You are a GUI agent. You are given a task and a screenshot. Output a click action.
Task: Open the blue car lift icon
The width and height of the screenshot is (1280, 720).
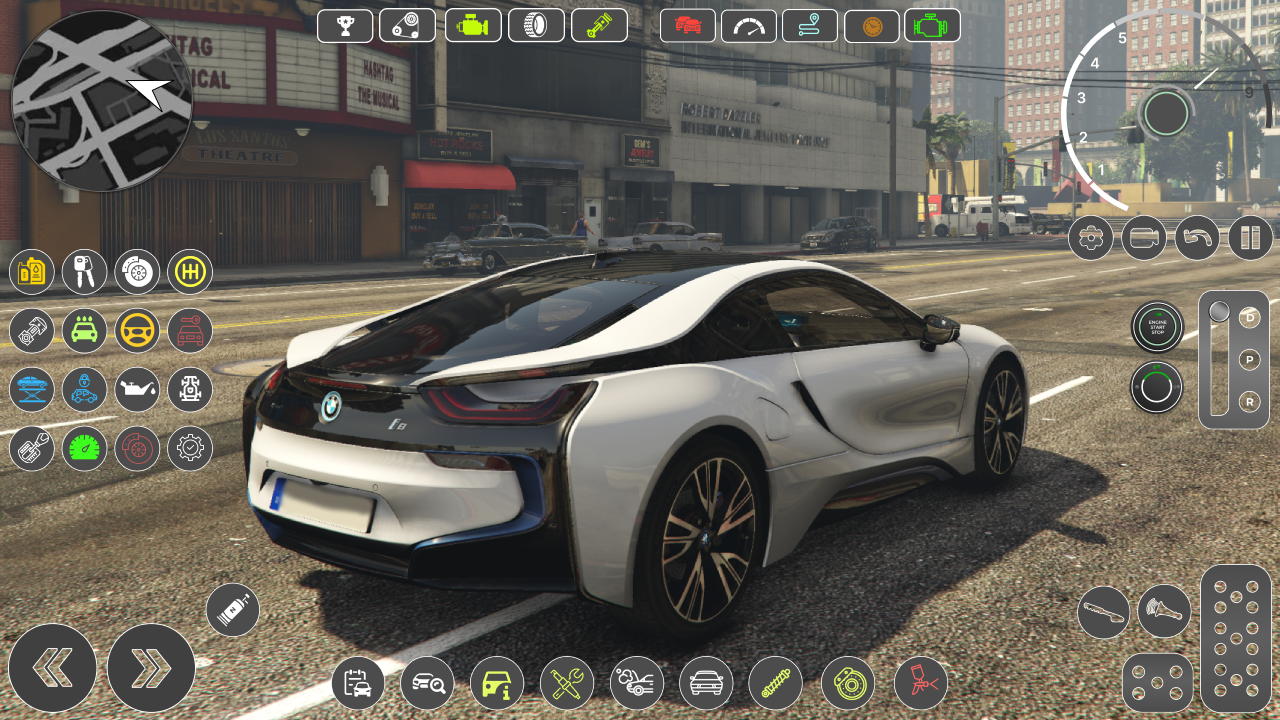[x=31, y=389]
